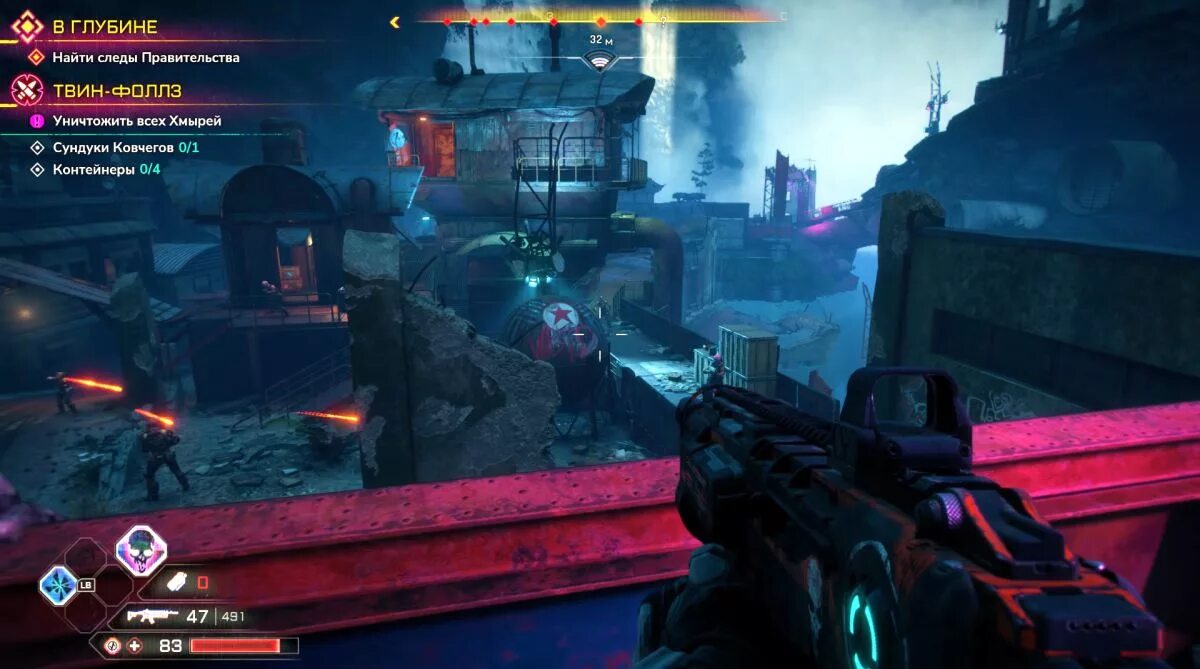
Task: Click the question mark marker on the compass
Action: pyautogui.click(x=663, y=19)
